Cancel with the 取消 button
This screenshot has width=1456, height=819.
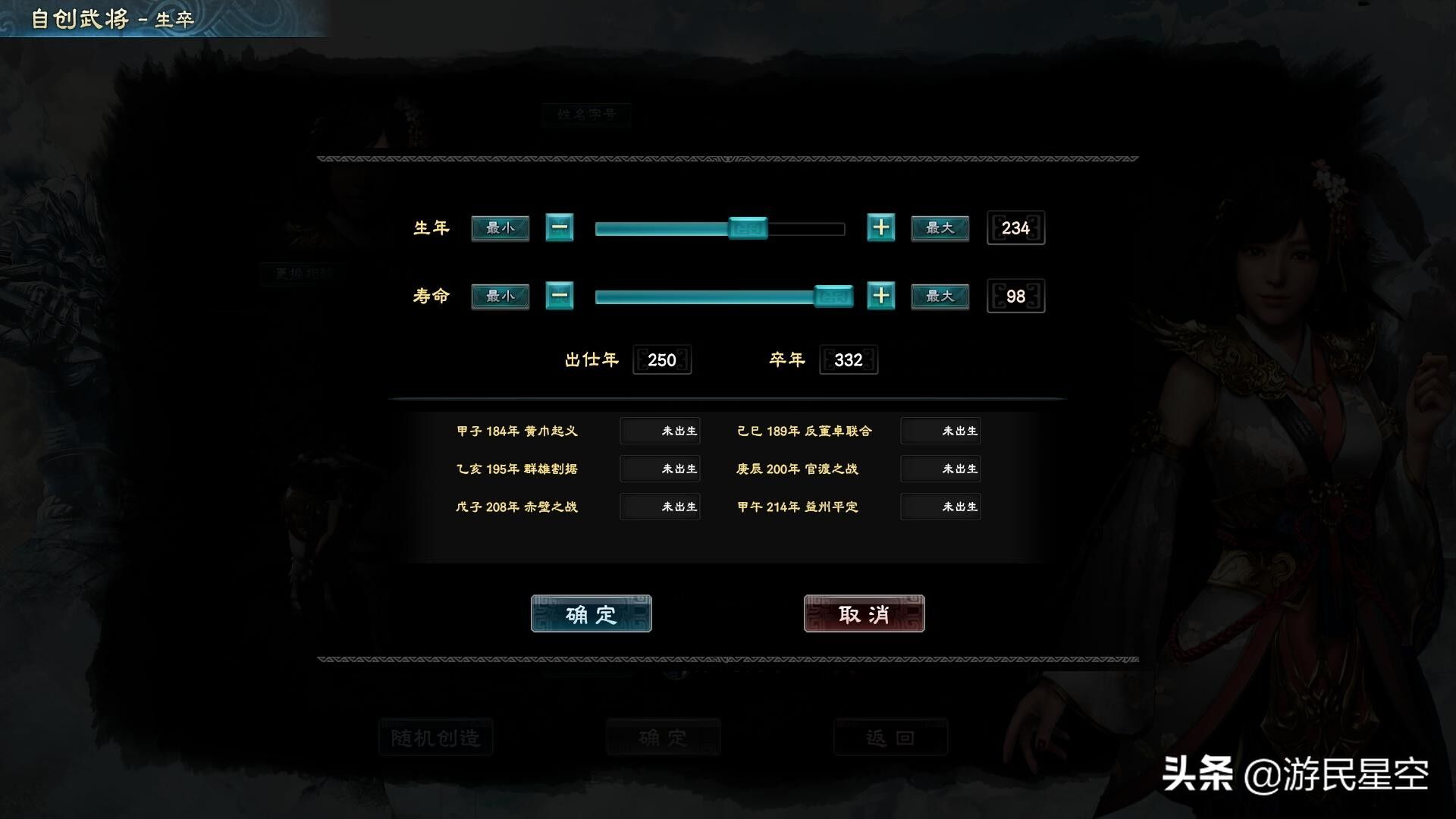864,613
